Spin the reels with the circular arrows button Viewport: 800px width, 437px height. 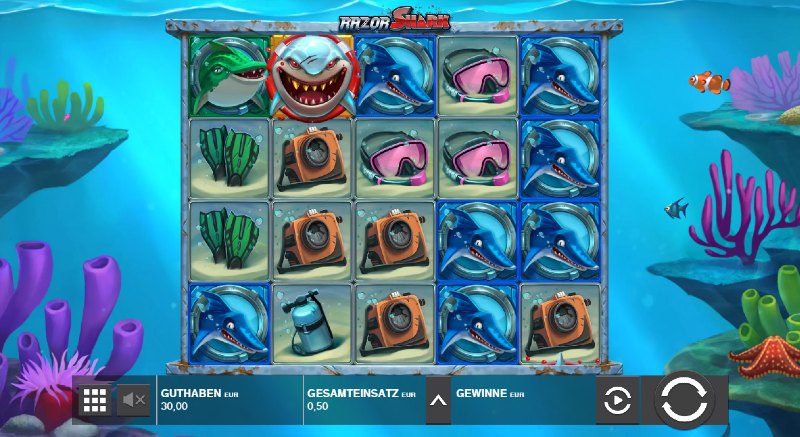(685, 401)
